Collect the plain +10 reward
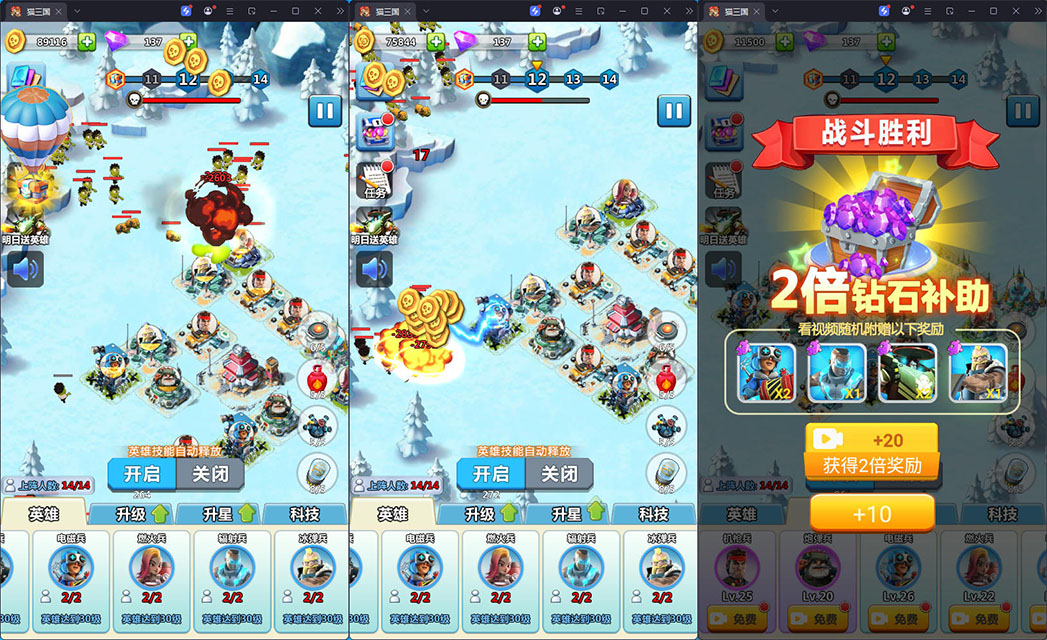 tap(871, 514)
